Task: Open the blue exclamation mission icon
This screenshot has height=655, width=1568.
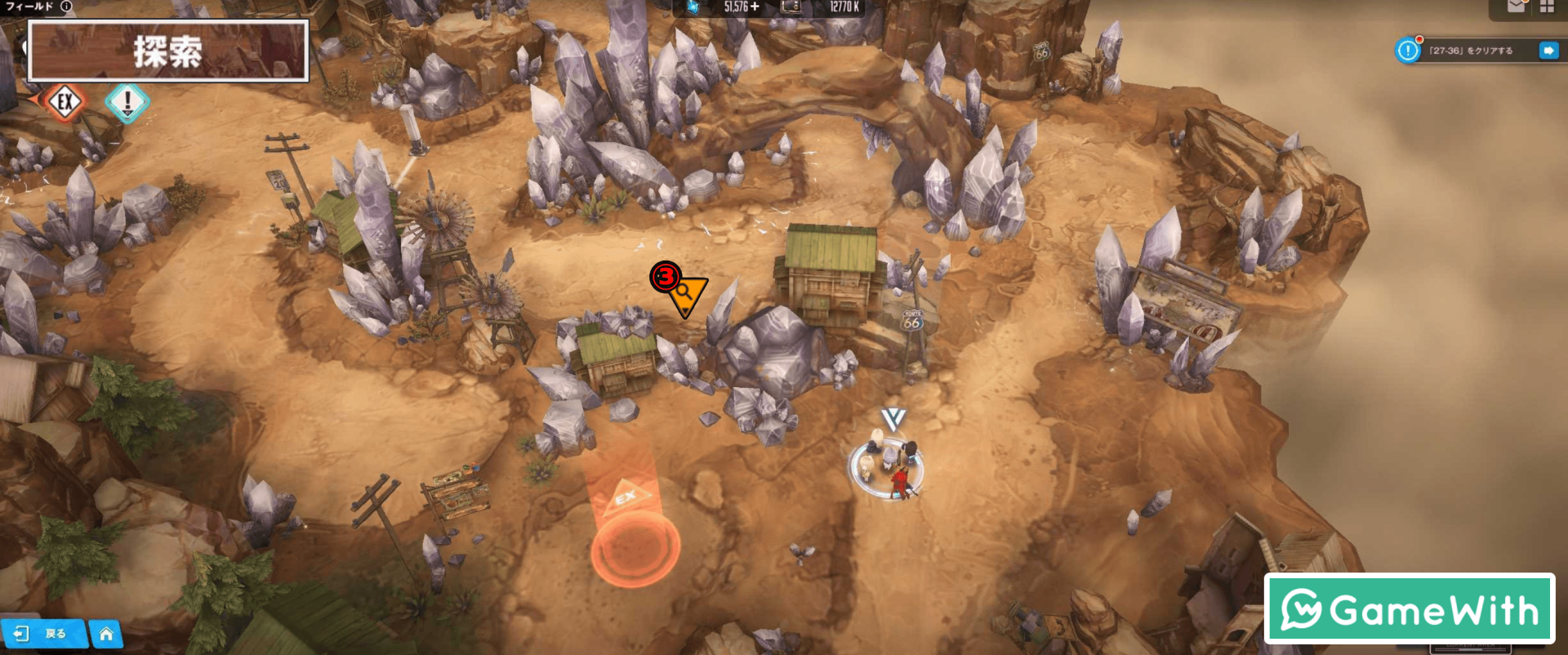Action: coord(1408,51)
